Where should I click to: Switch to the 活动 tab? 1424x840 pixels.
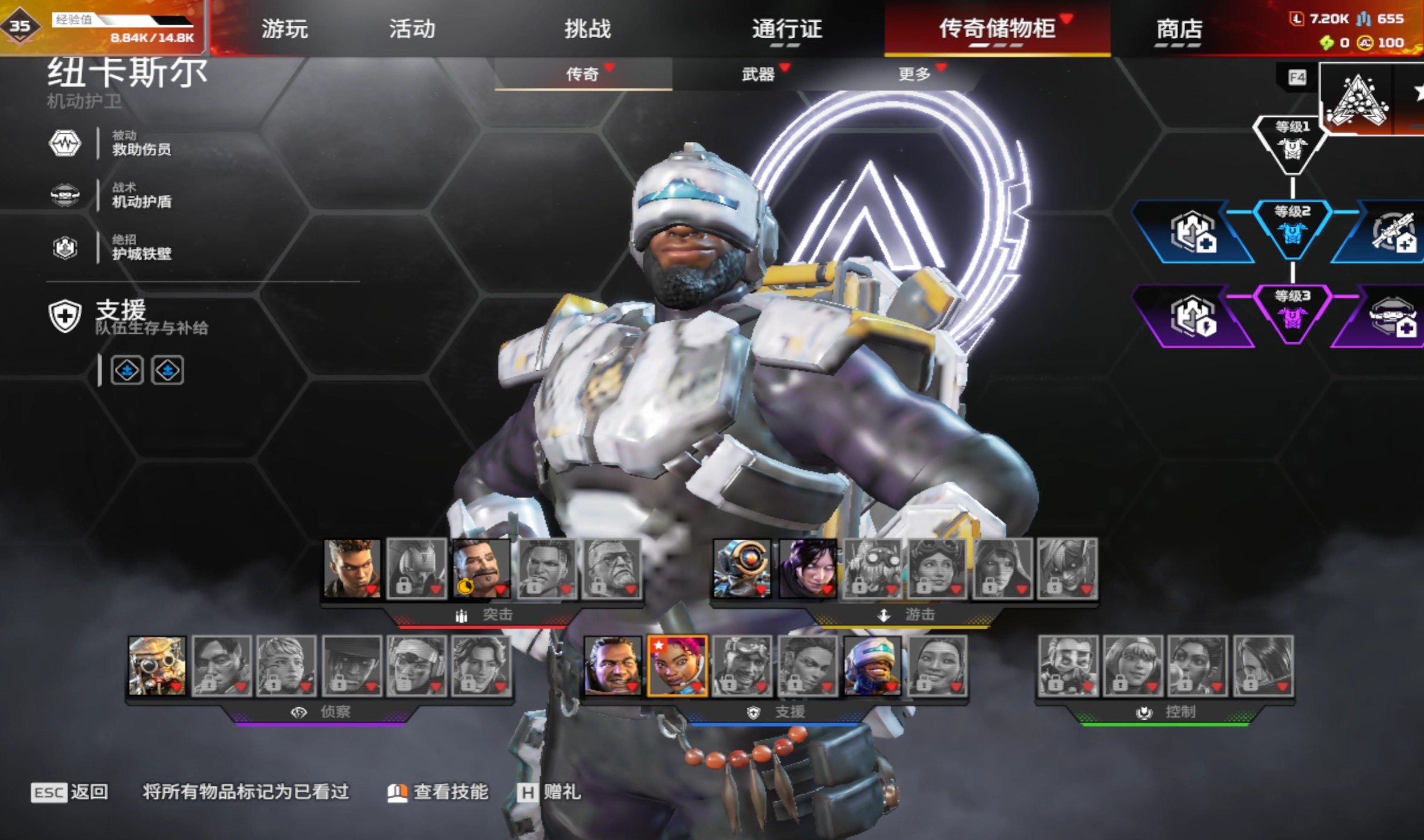tap(412, 29)
